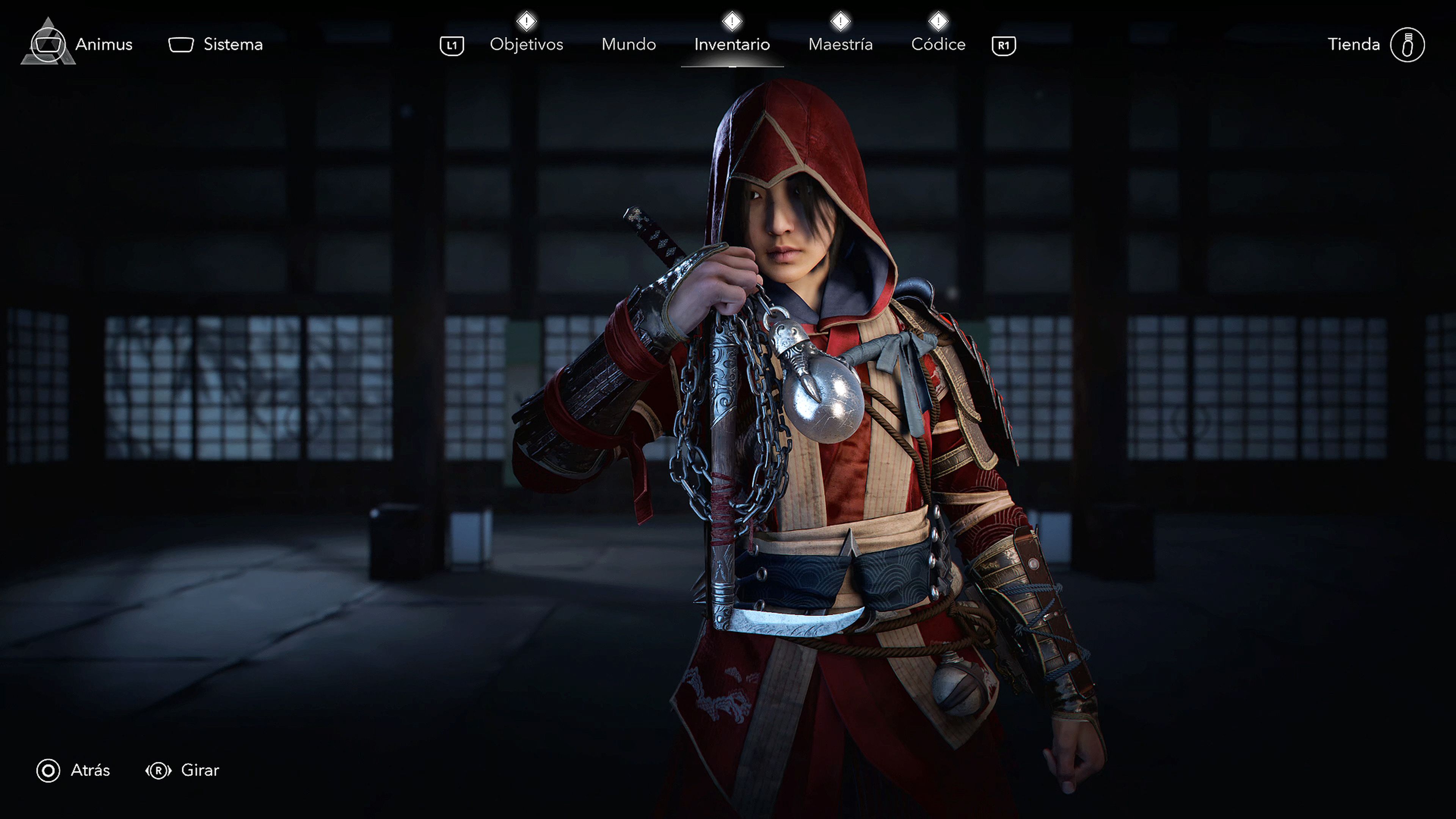
Task: Show the Códice tab
Action: [938, 44]
